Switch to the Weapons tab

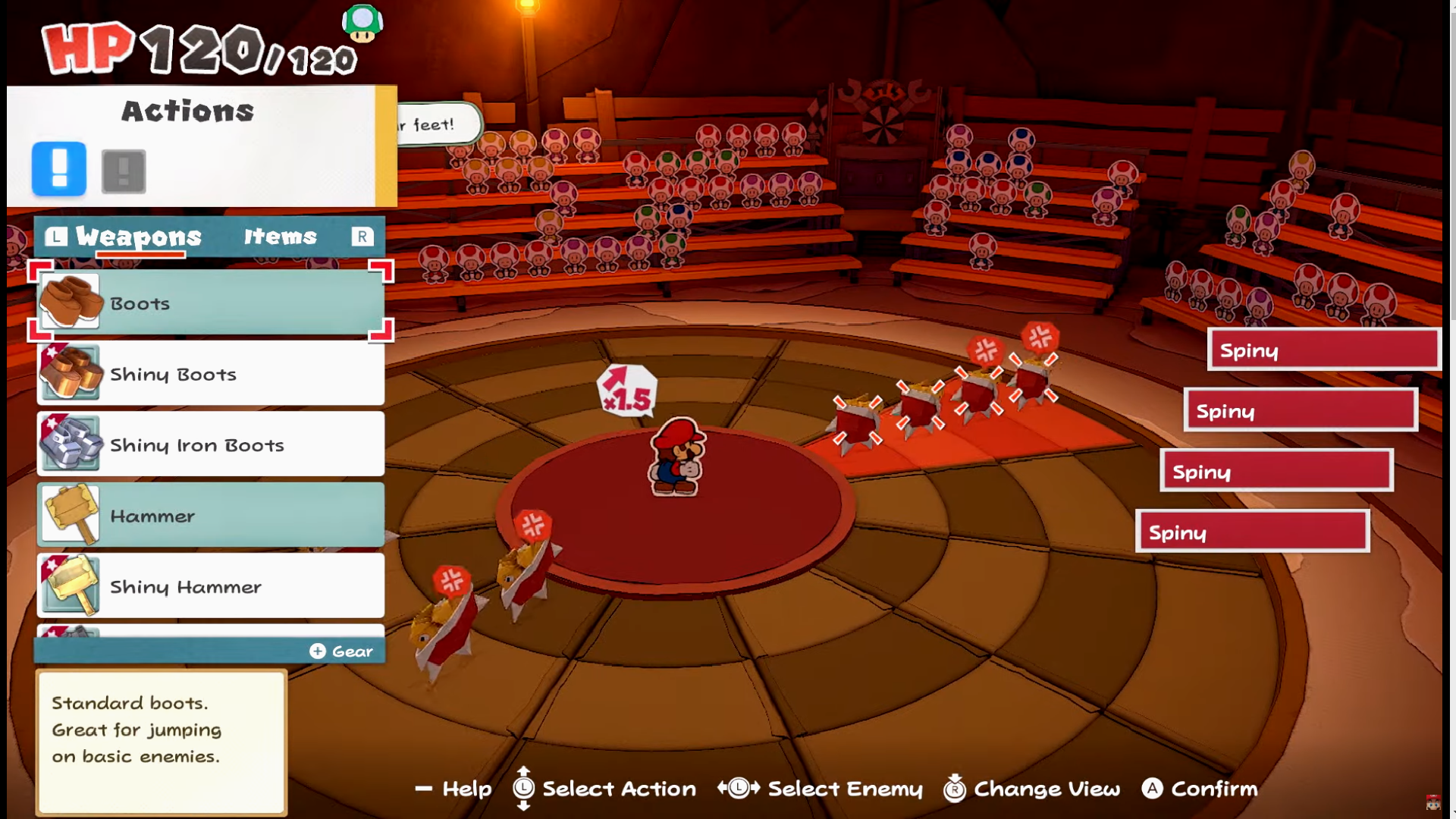click(x=138, y=237)
